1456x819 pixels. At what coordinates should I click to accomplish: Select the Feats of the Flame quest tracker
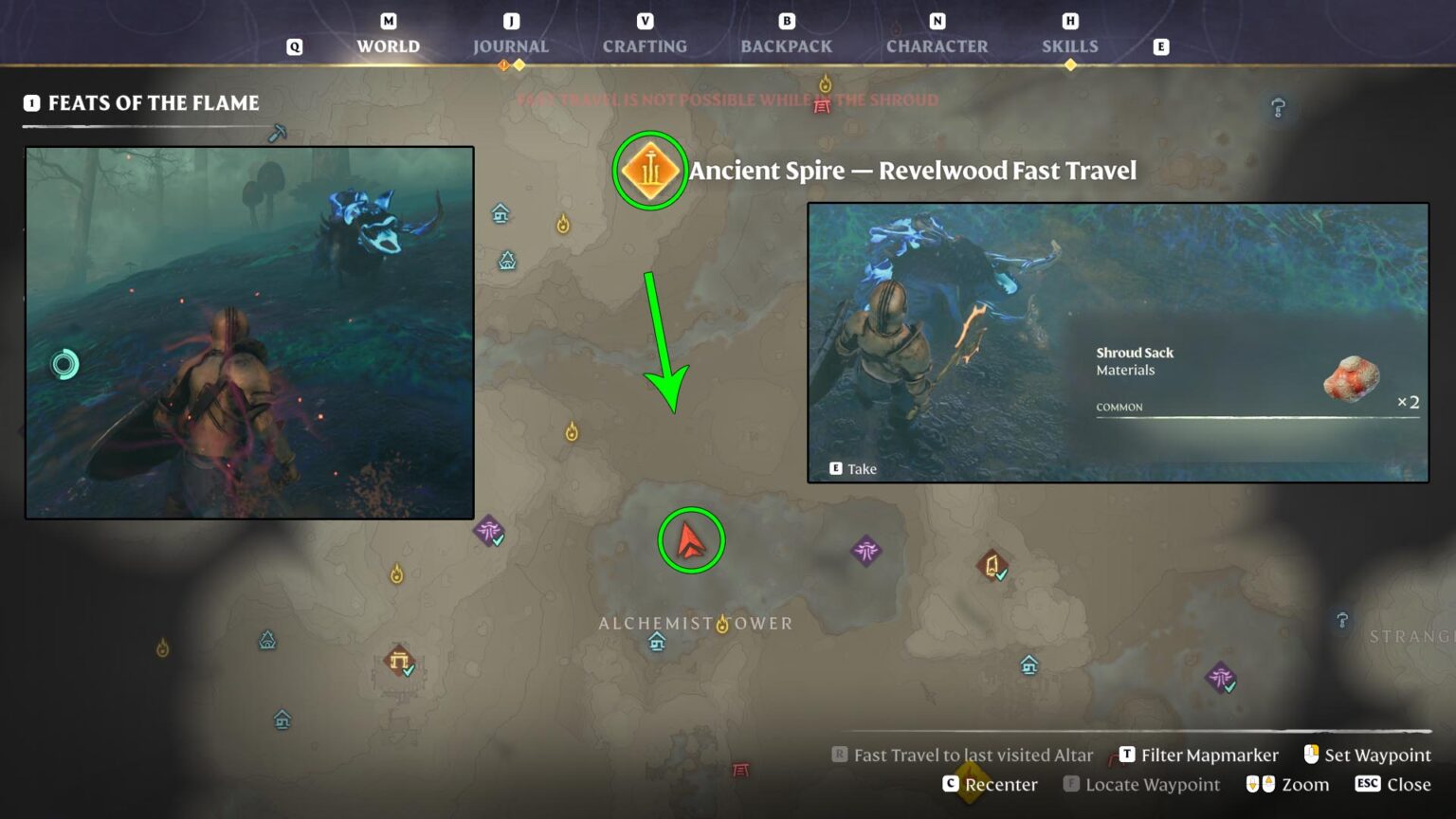pyautogui.click(x=152, y=102)
